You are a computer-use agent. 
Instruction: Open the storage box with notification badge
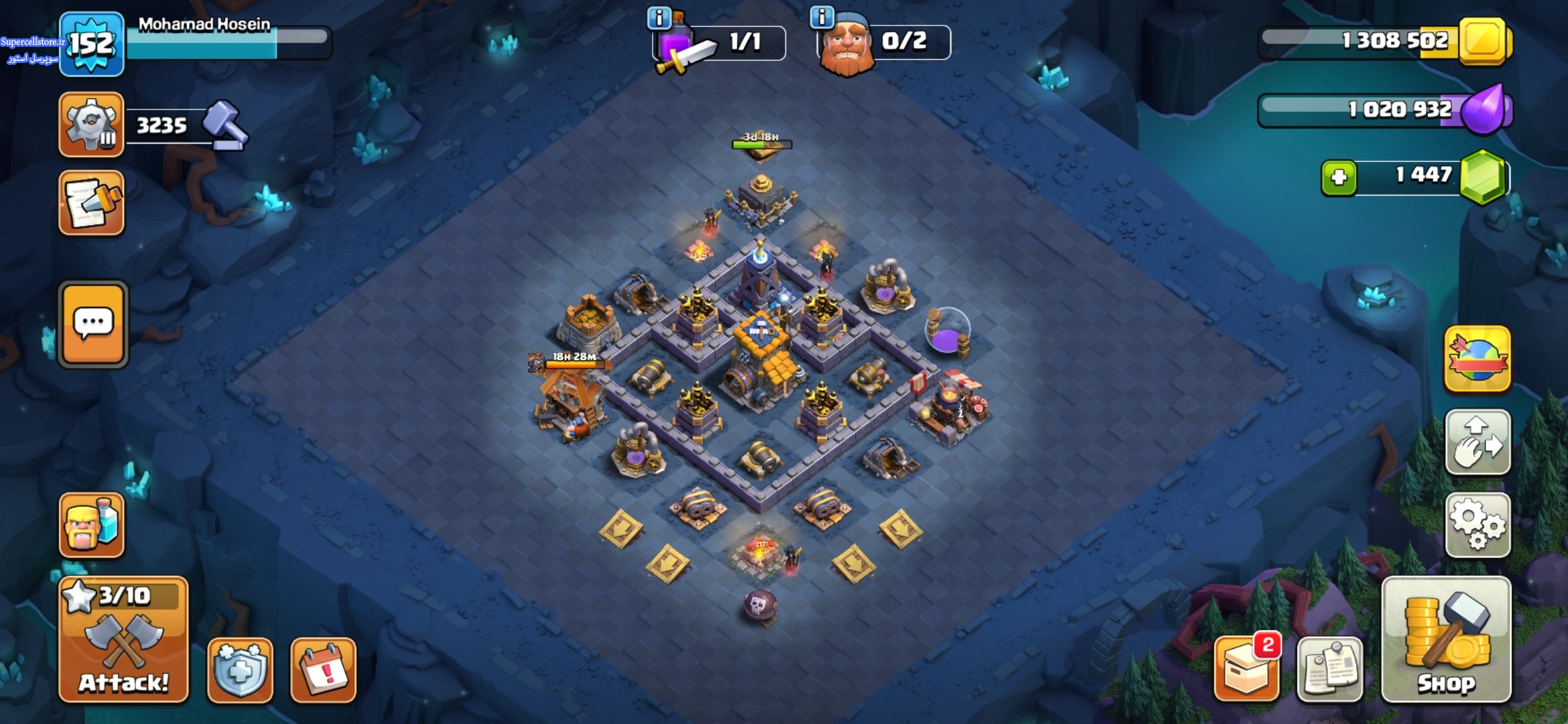pyautogui.click(x=1246, y=670)
